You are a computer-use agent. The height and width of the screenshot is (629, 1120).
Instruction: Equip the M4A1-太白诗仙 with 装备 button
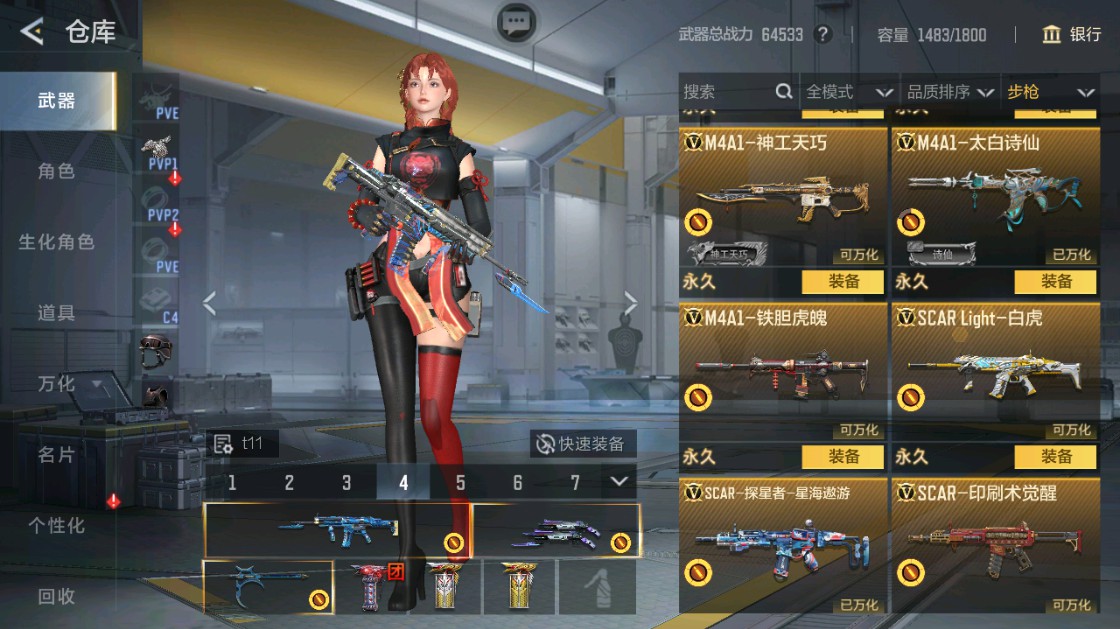(x=1056, y=282)
